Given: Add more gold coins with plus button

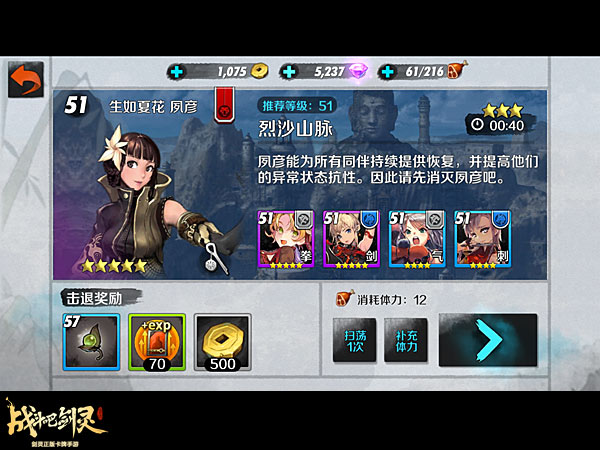Looking at the screenshot, I should coord(178,71).
